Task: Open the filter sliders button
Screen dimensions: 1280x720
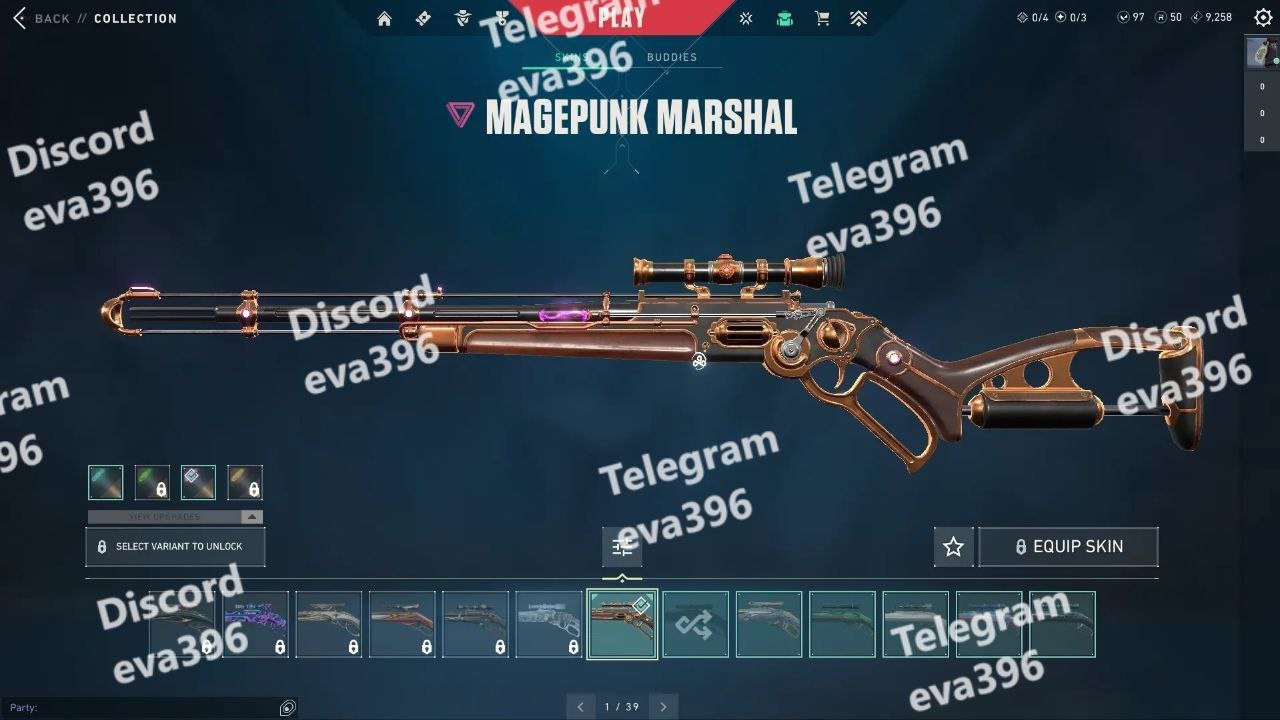Action: pos(622,547)
